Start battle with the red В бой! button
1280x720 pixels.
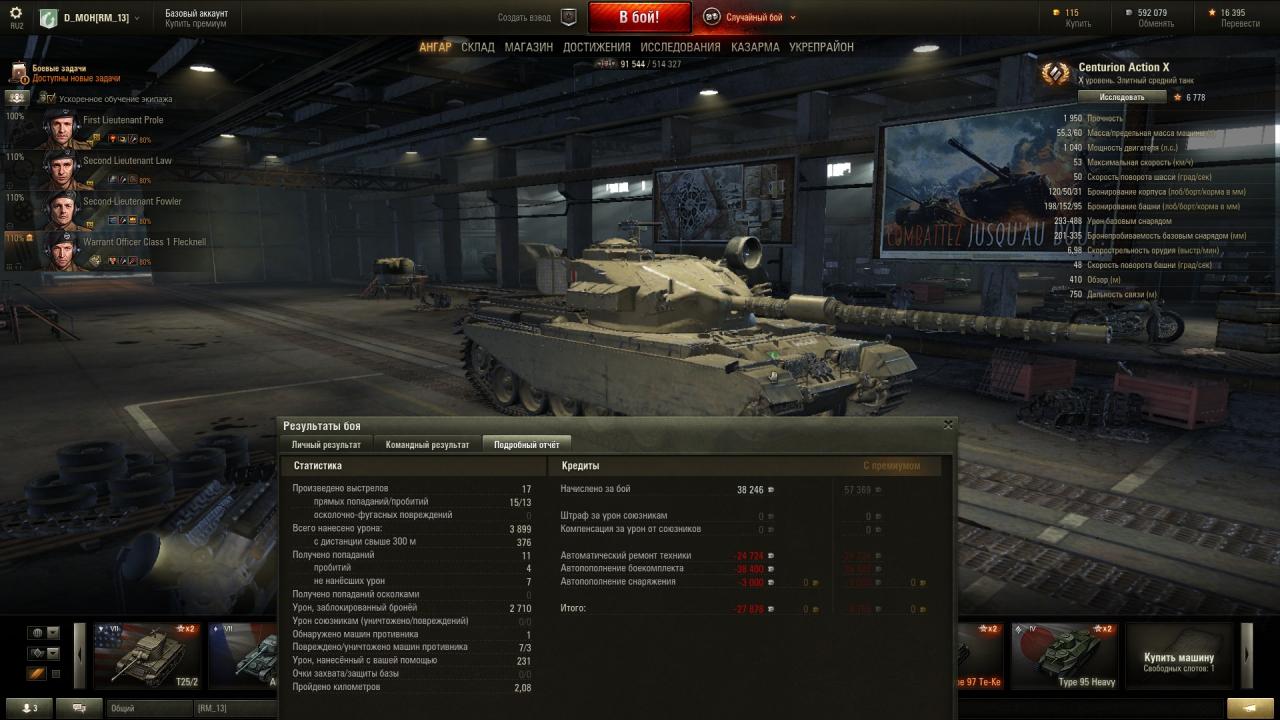coord(639,17)
